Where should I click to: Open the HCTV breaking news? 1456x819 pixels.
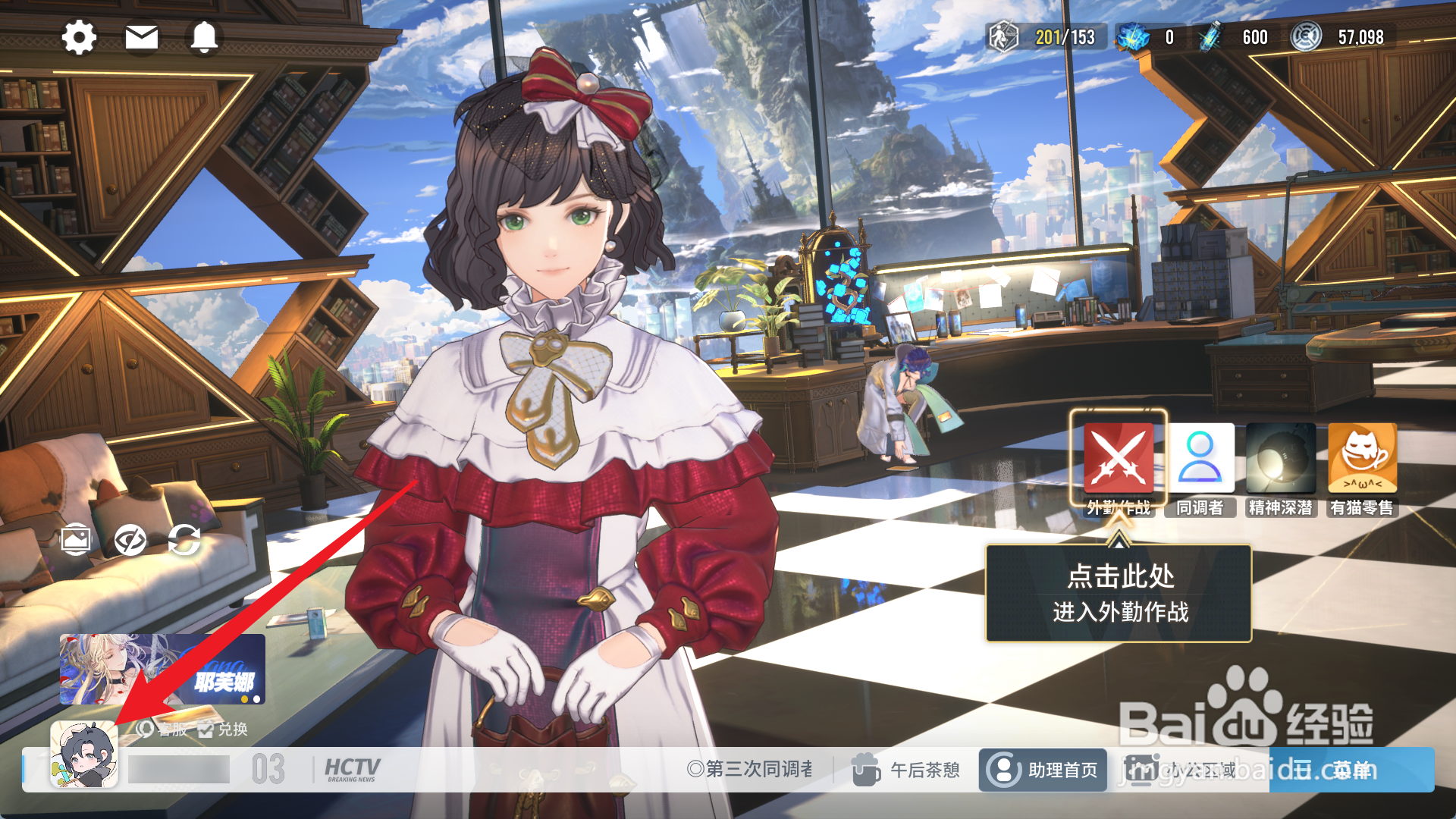(352, 770)
